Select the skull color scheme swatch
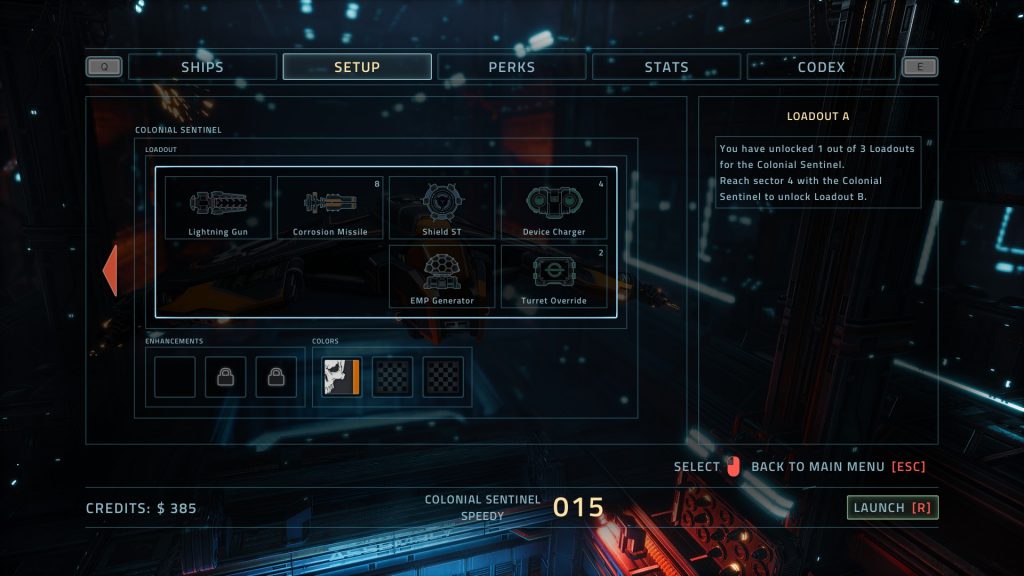Viewport: 1024px width, 576px height. pos(341,377)
